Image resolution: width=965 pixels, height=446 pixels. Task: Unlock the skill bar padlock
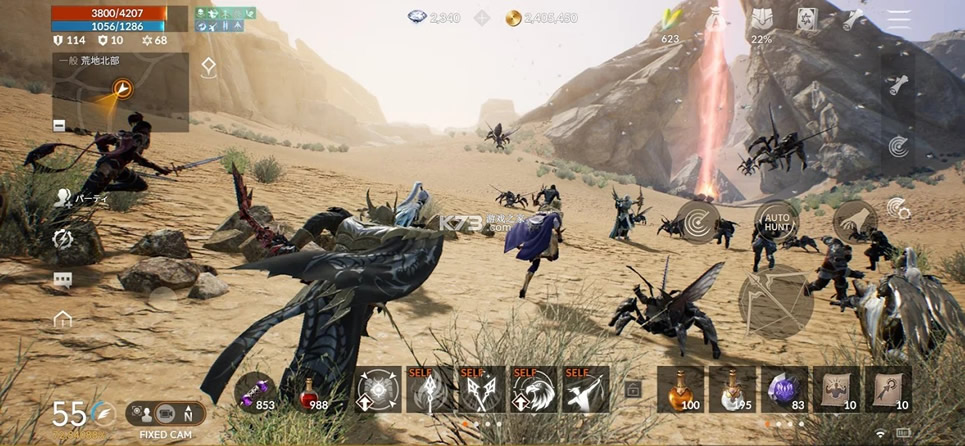[x=632, y=390]
